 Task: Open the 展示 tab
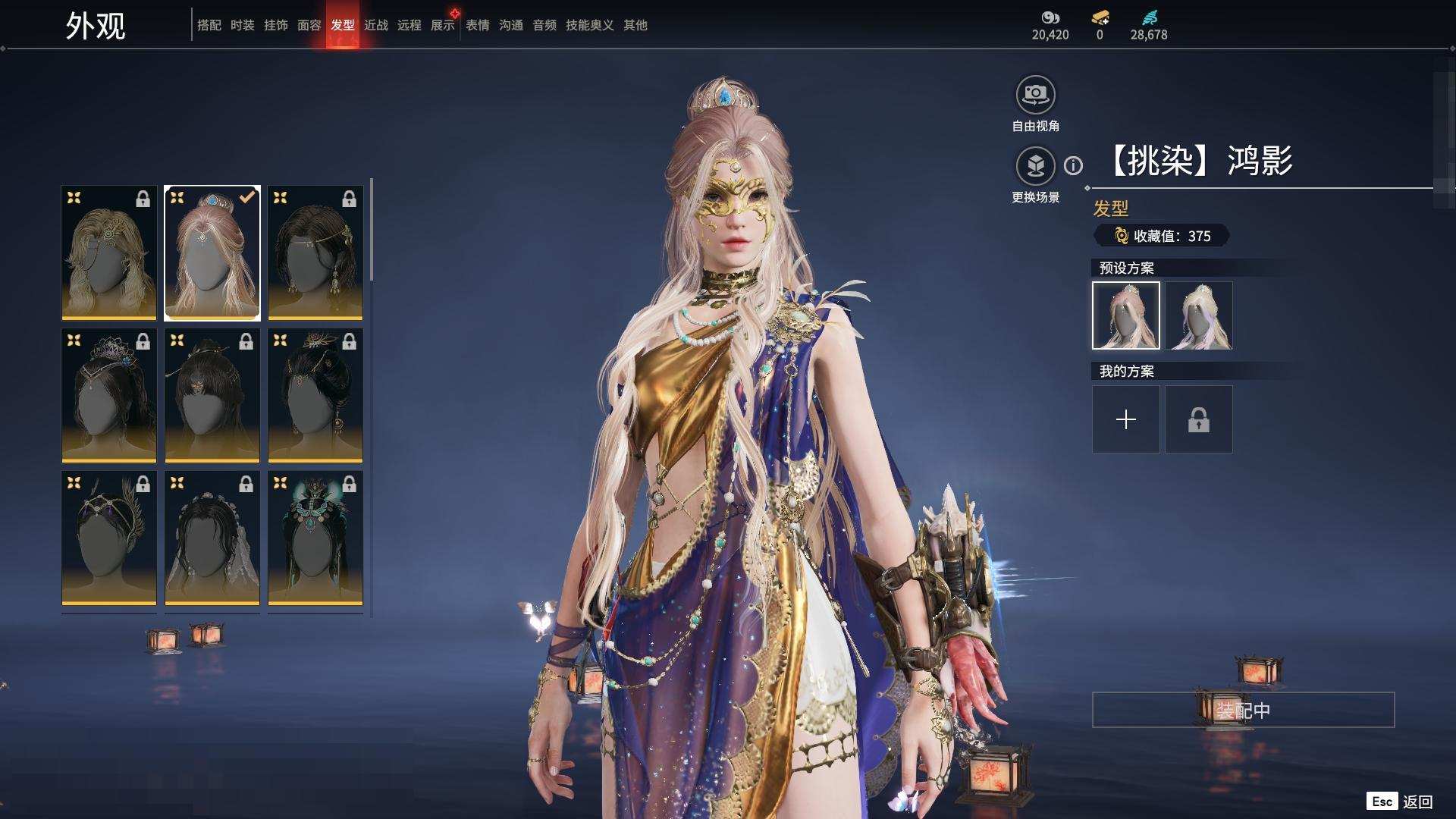[442, 25]
